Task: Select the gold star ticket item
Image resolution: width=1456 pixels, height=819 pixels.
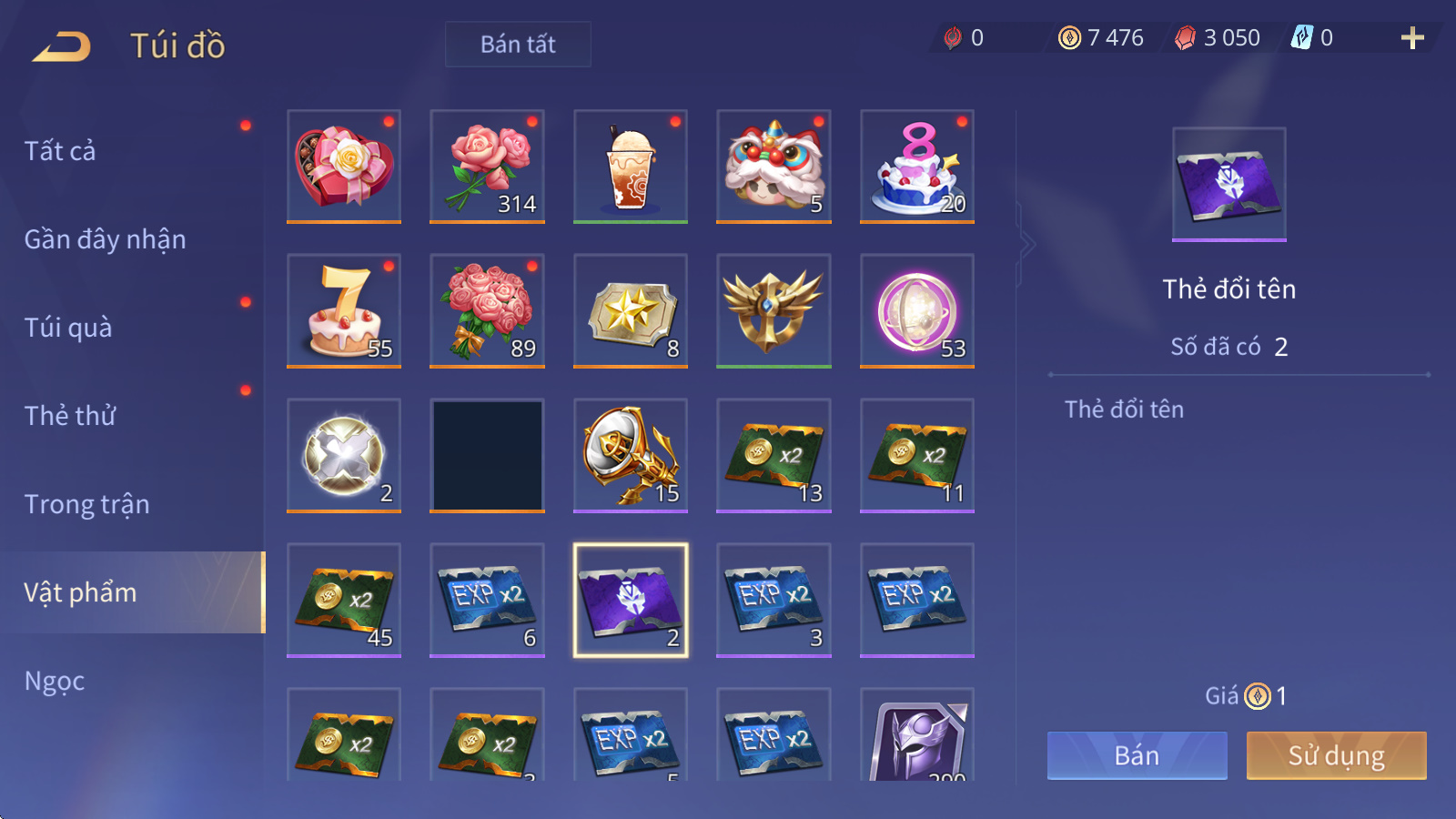Action: click(x=631, y=310)
